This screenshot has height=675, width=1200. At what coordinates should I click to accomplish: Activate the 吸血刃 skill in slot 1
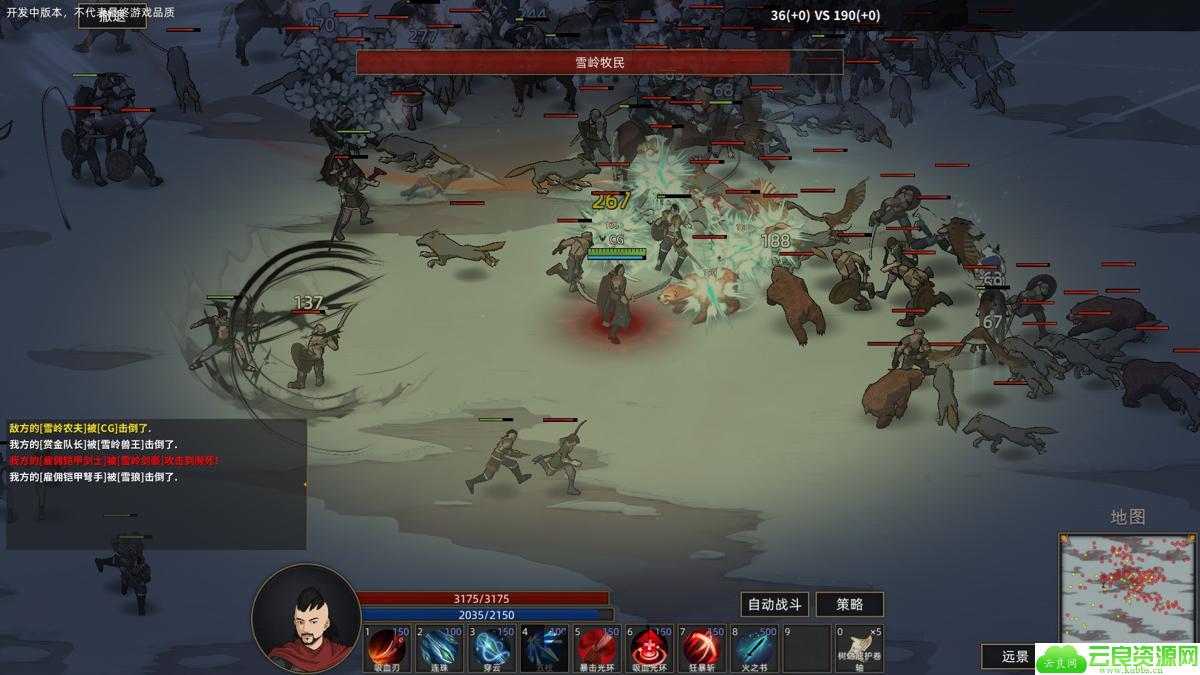(387, 648)
